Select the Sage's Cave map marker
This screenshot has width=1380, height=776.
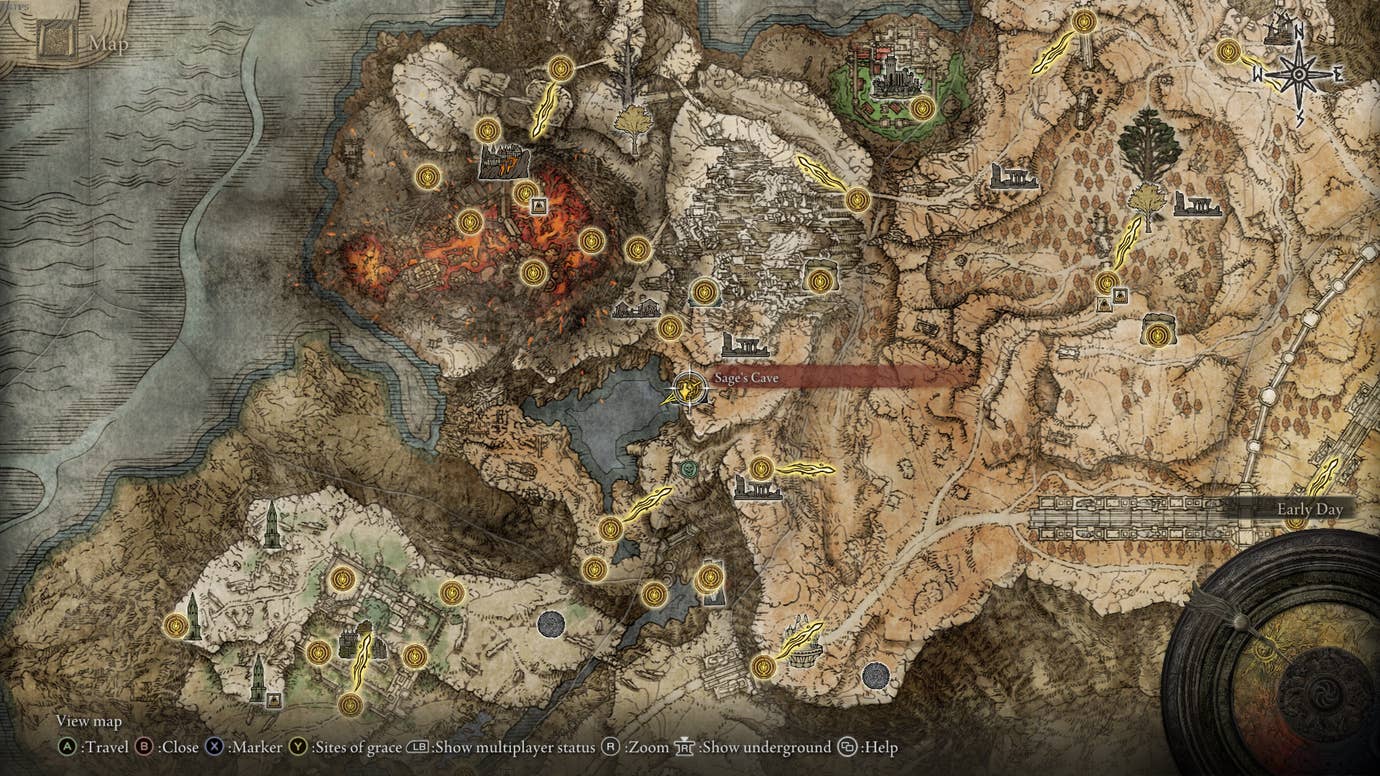(689, 389)
